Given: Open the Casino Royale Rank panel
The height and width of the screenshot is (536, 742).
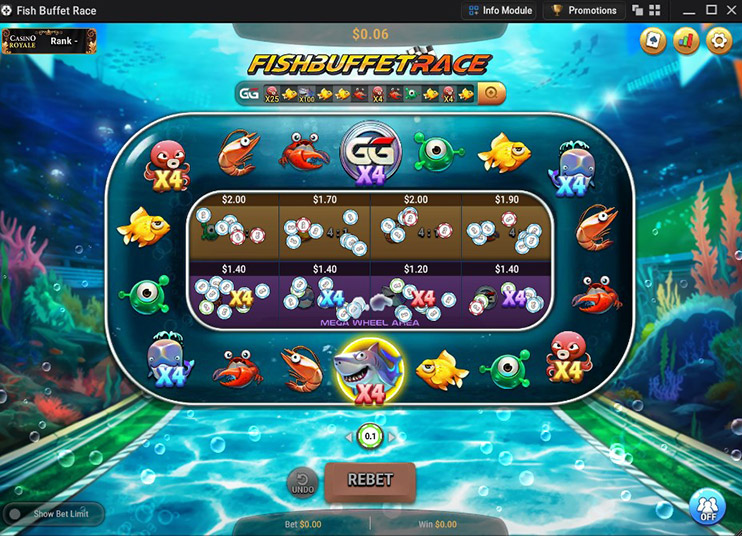Looking at the screenshot, I should [x=49, y=41].
